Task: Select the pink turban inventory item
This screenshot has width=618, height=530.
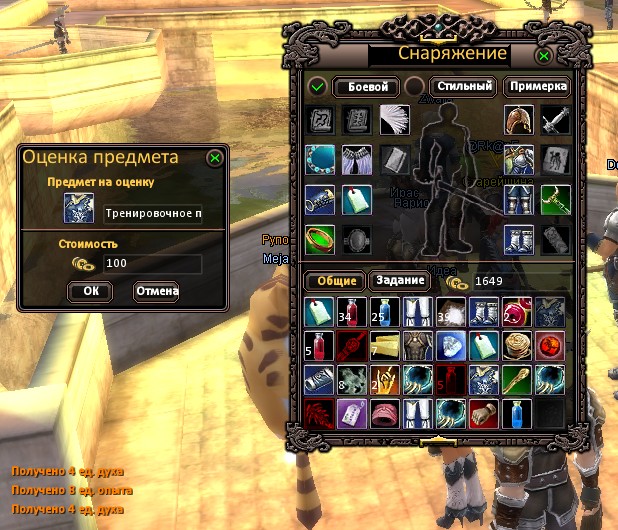Action: pyautogui.click(x=384, y=410)
